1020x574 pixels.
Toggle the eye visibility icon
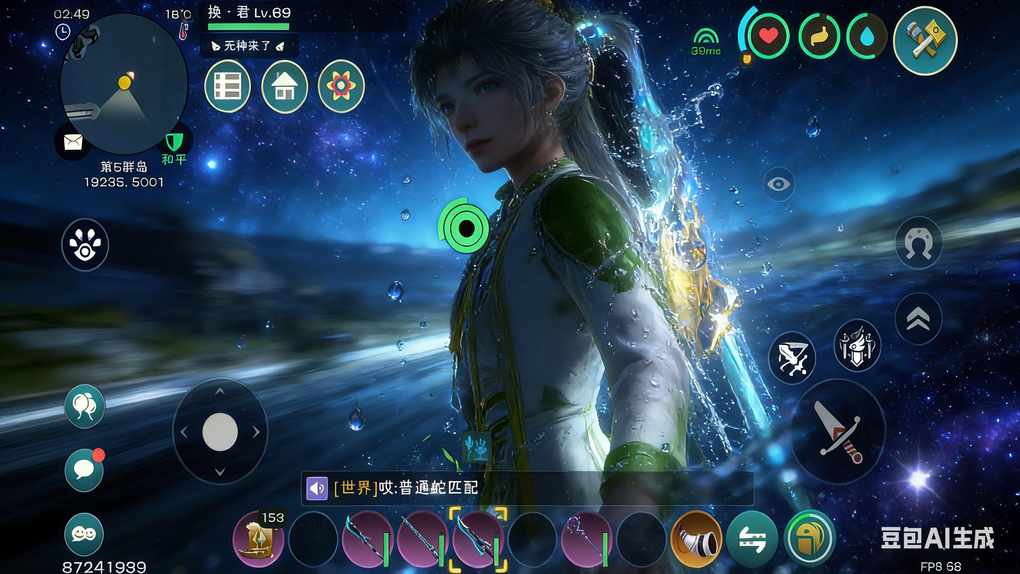(x=778, y=183)
